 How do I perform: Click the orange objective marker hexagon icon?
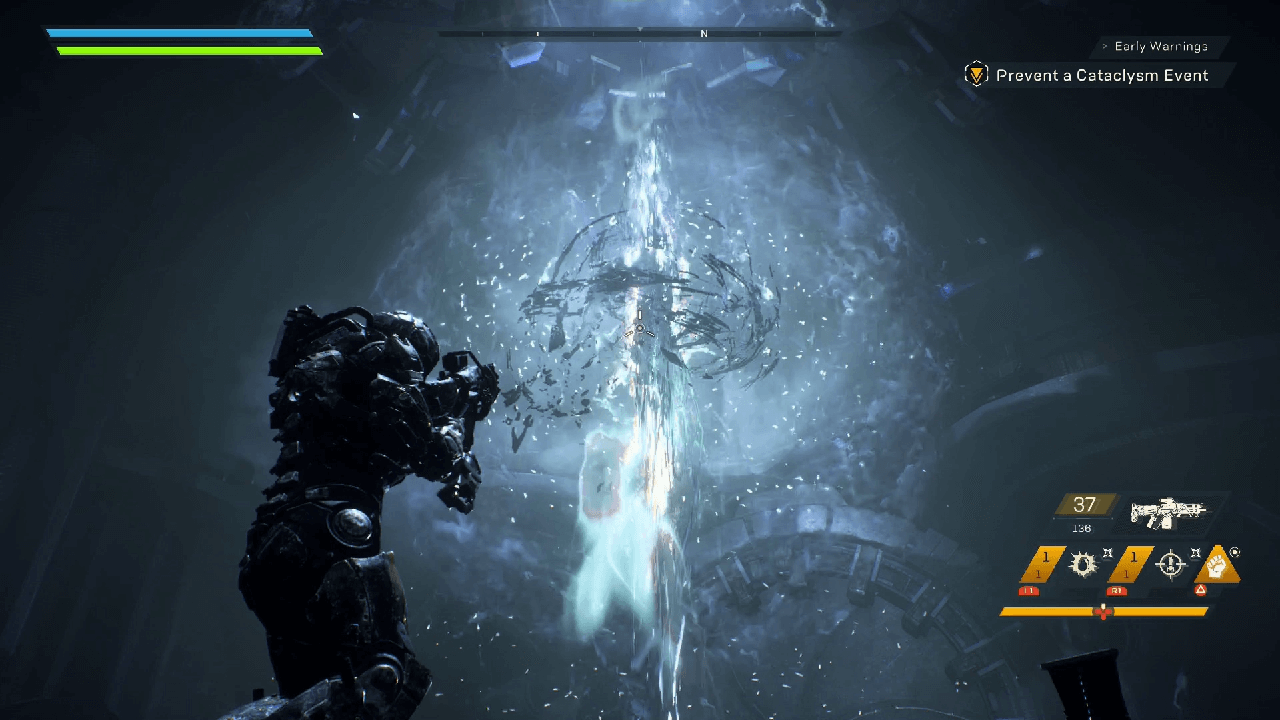coord(975,75)
